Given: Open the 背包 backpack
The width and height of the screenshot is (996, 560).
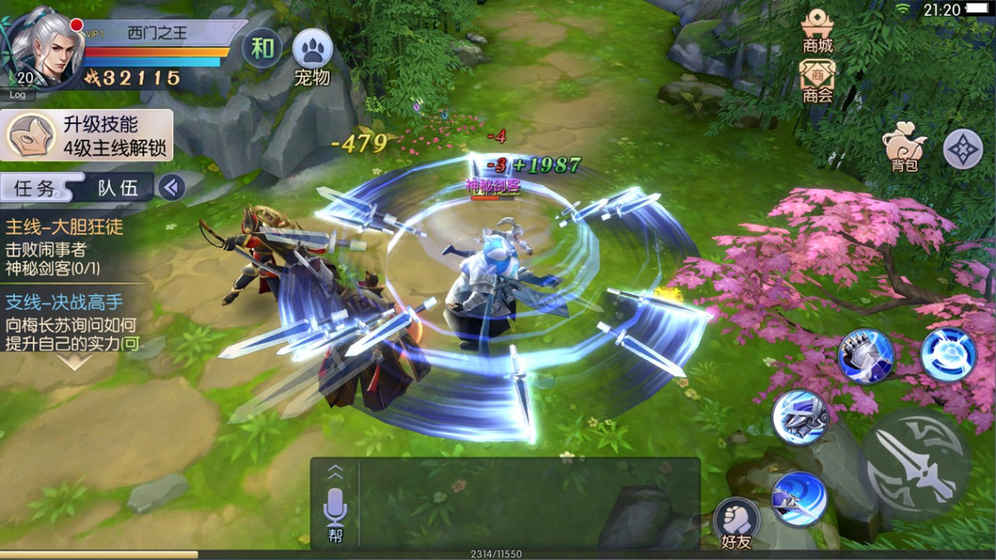Looking at the screenshot, I should [904, 150].
